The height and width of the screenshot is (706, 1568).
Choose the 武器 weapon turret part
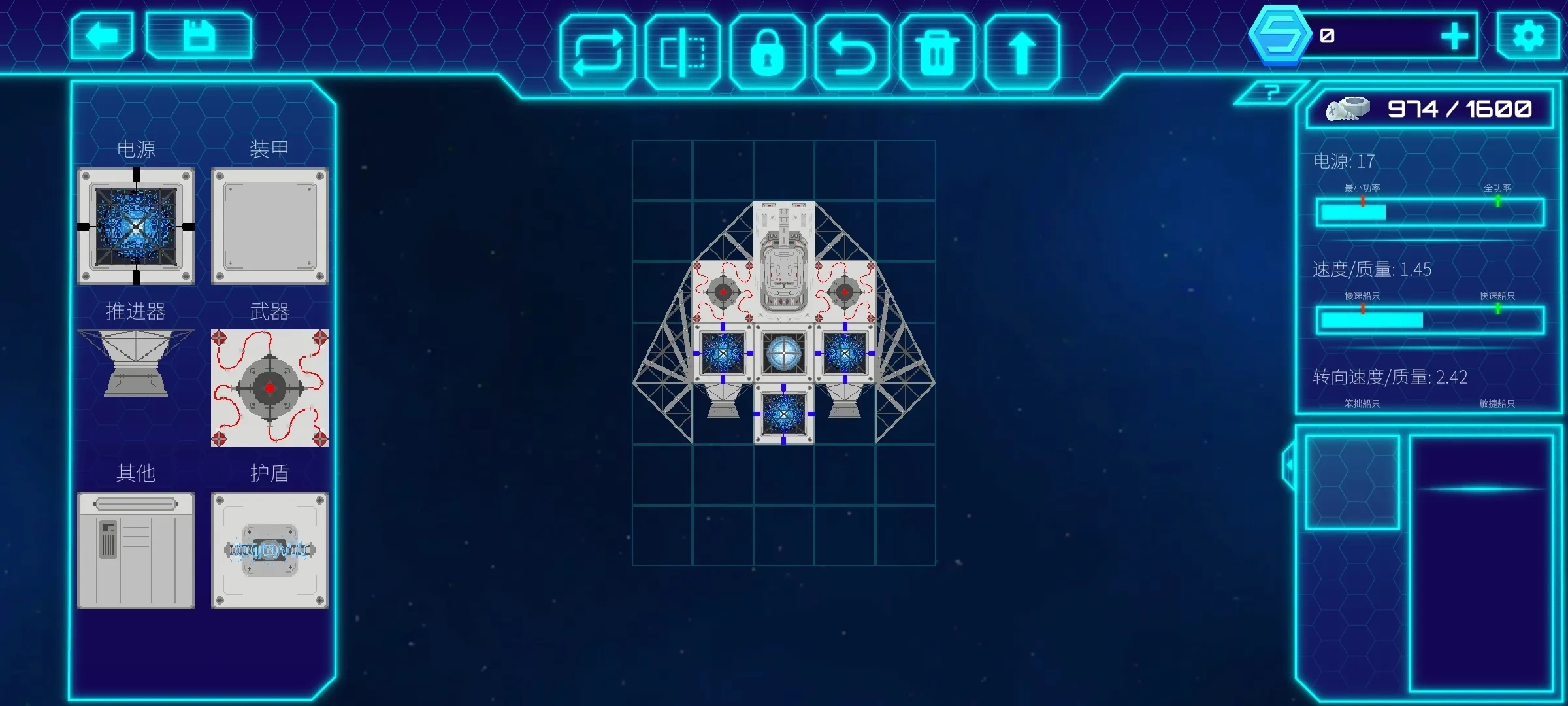click(x=269, y=388)
